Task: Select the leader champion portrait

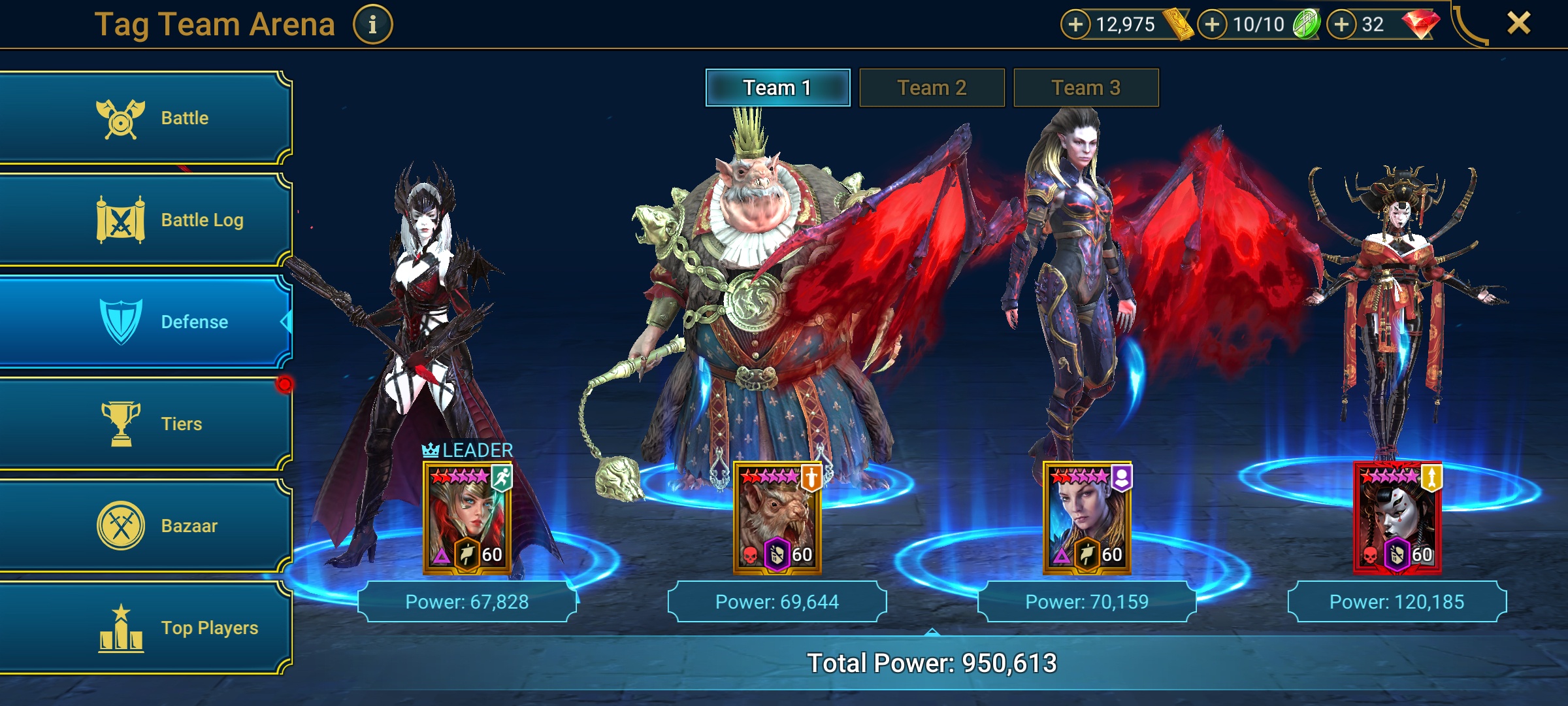Action: 467,518
